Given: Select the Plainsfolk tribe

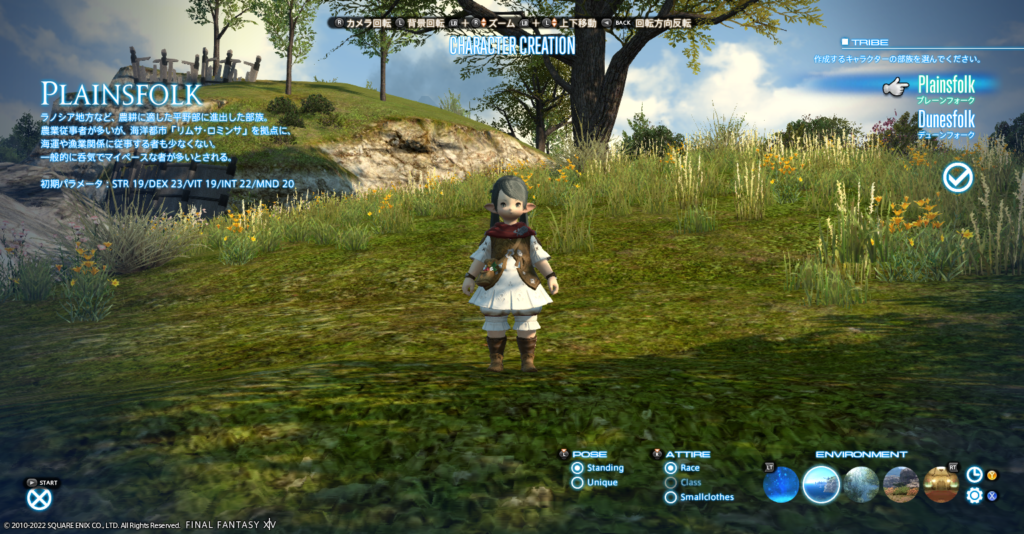Looking at the screenshot, I should click(x=945, y=87).
